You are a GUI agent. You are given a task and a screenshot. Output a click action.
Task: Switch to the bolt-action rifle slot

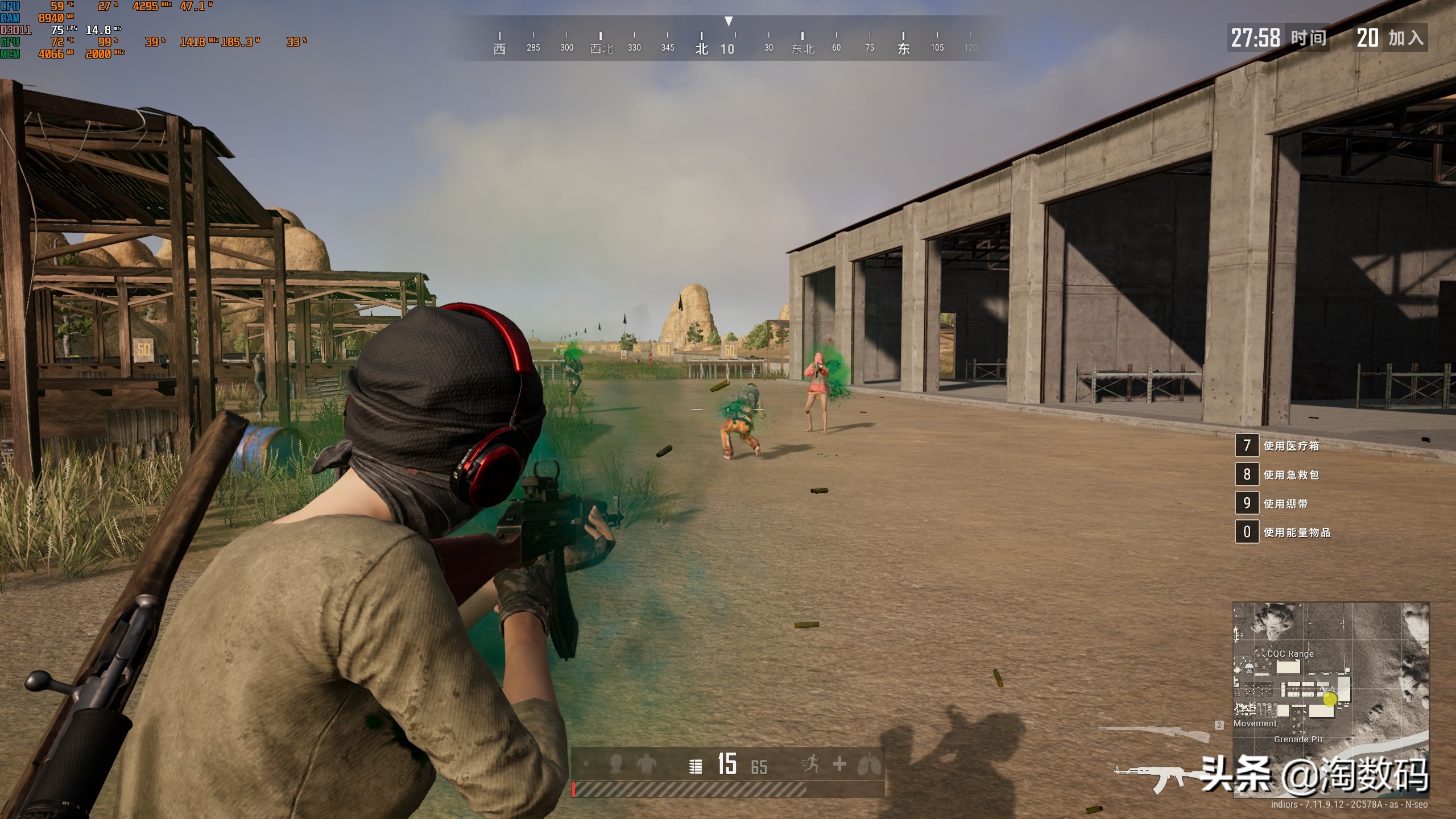pyautogui.click(x=1155, y=733)
